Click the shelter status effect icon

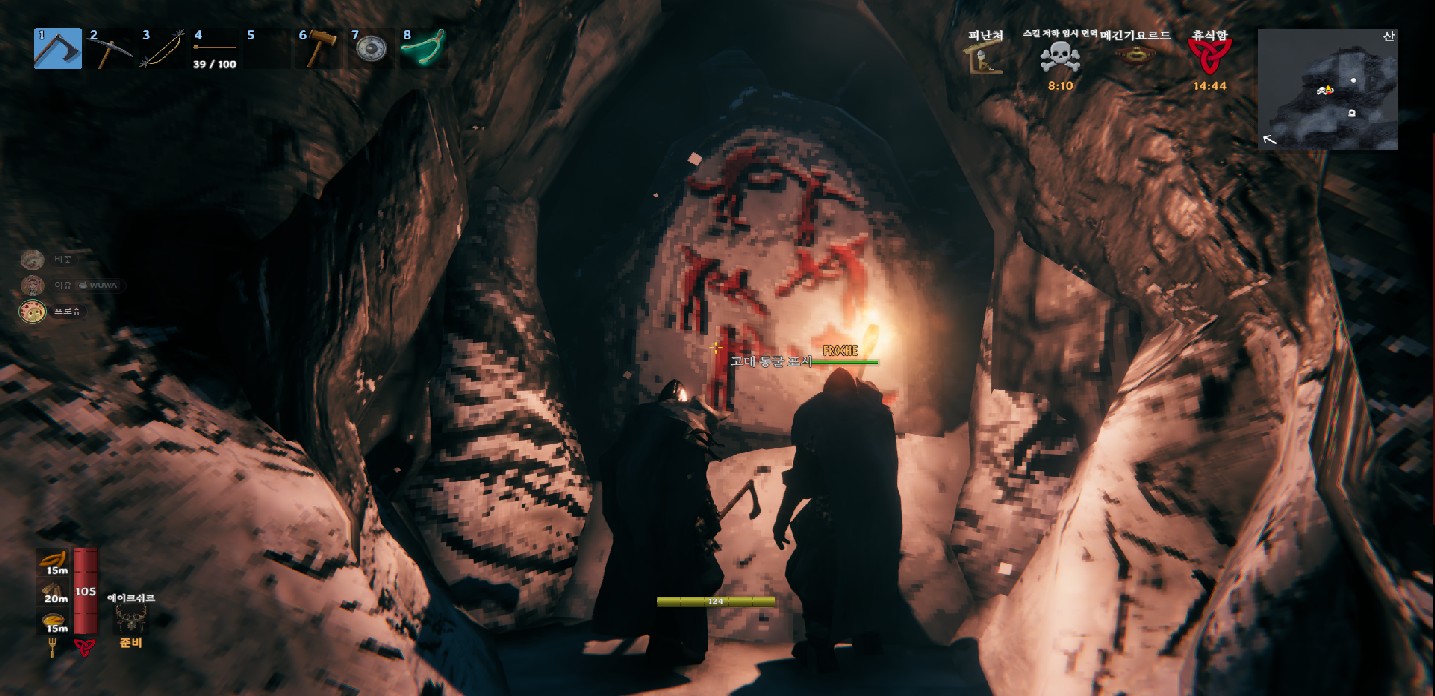pos(985,55)
